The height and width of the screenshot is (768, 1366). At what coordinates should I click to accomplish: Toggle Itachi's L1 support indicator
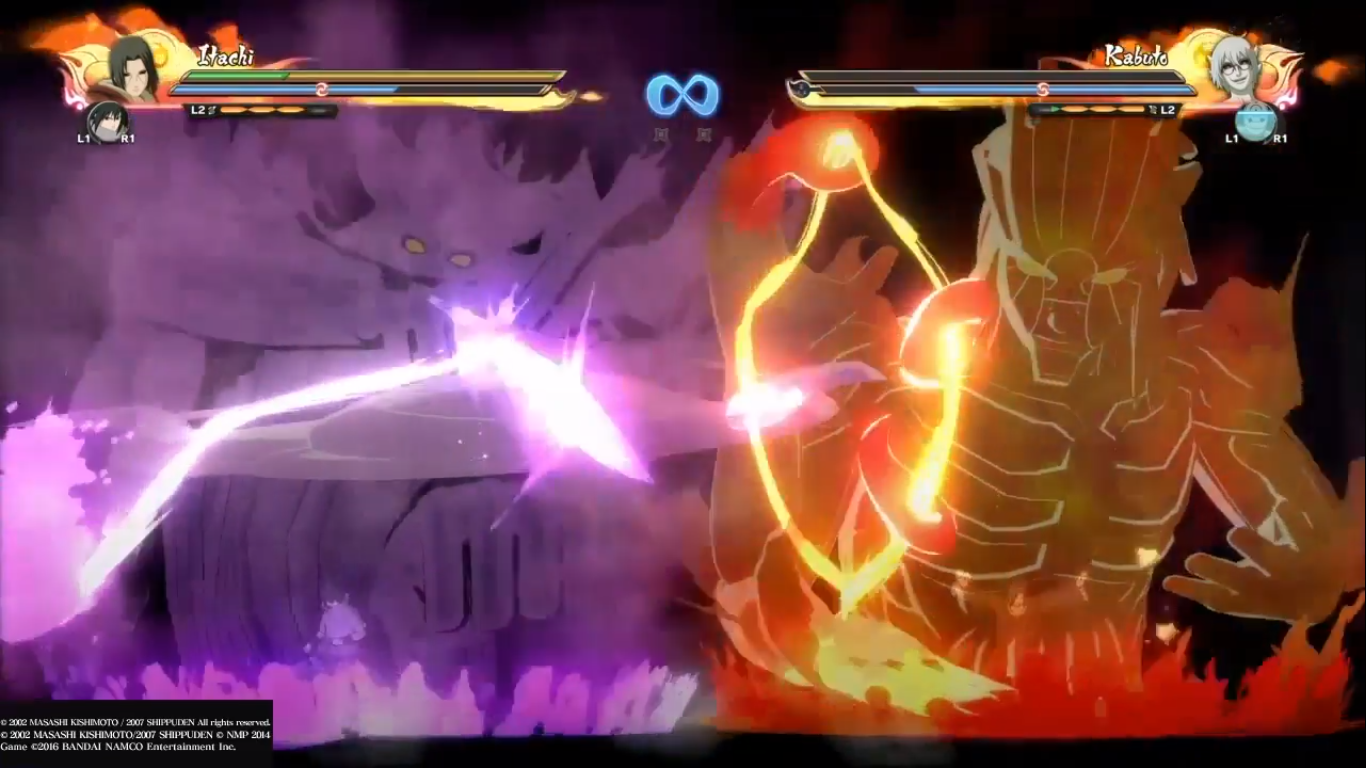coord(82,137)
